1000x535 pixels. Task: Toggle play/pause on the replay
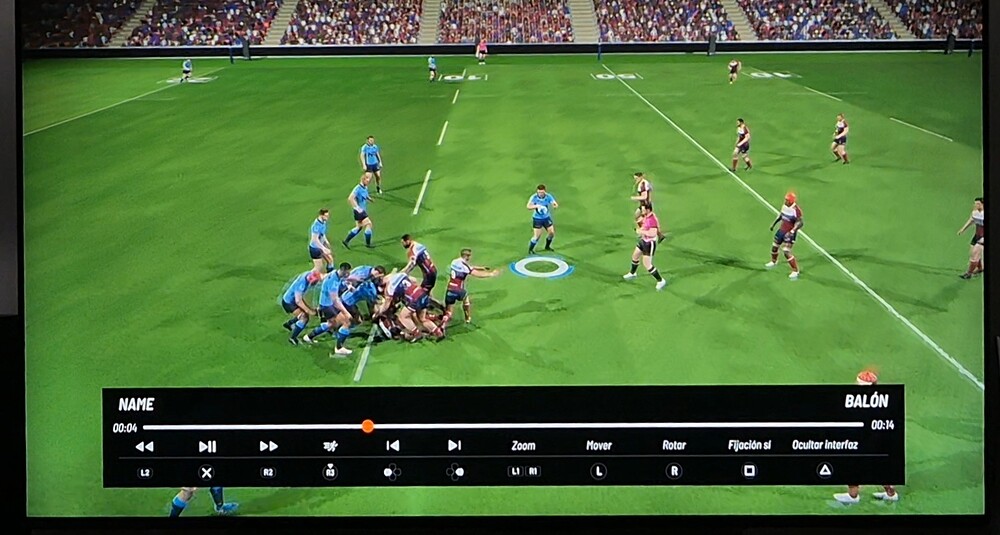(207, 446)
